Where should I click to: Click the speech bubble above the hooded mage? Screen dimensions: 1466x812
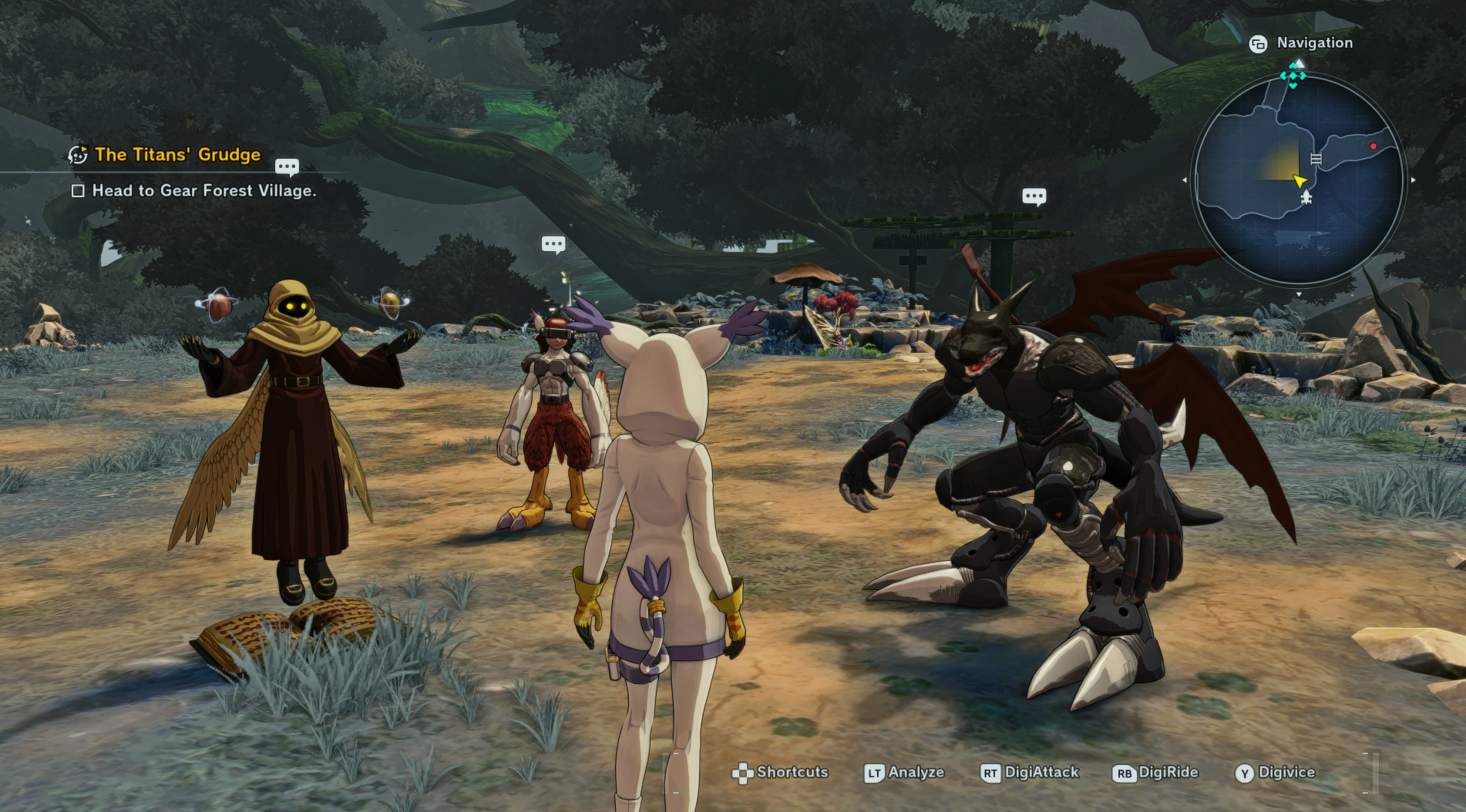coord(287,166)
